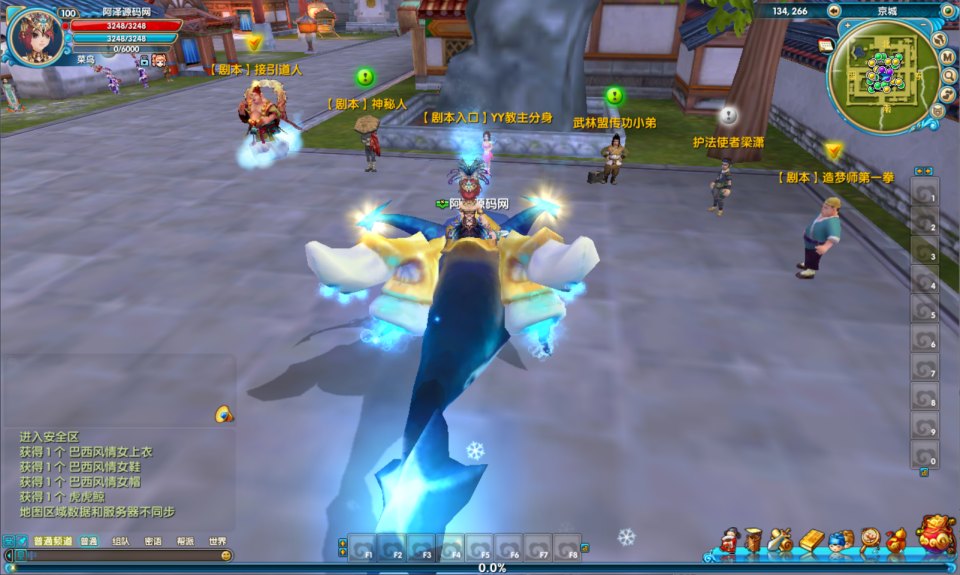Toggle the music note sound button
This screenshot has height=575, width=960.
[x=946, y=95]
